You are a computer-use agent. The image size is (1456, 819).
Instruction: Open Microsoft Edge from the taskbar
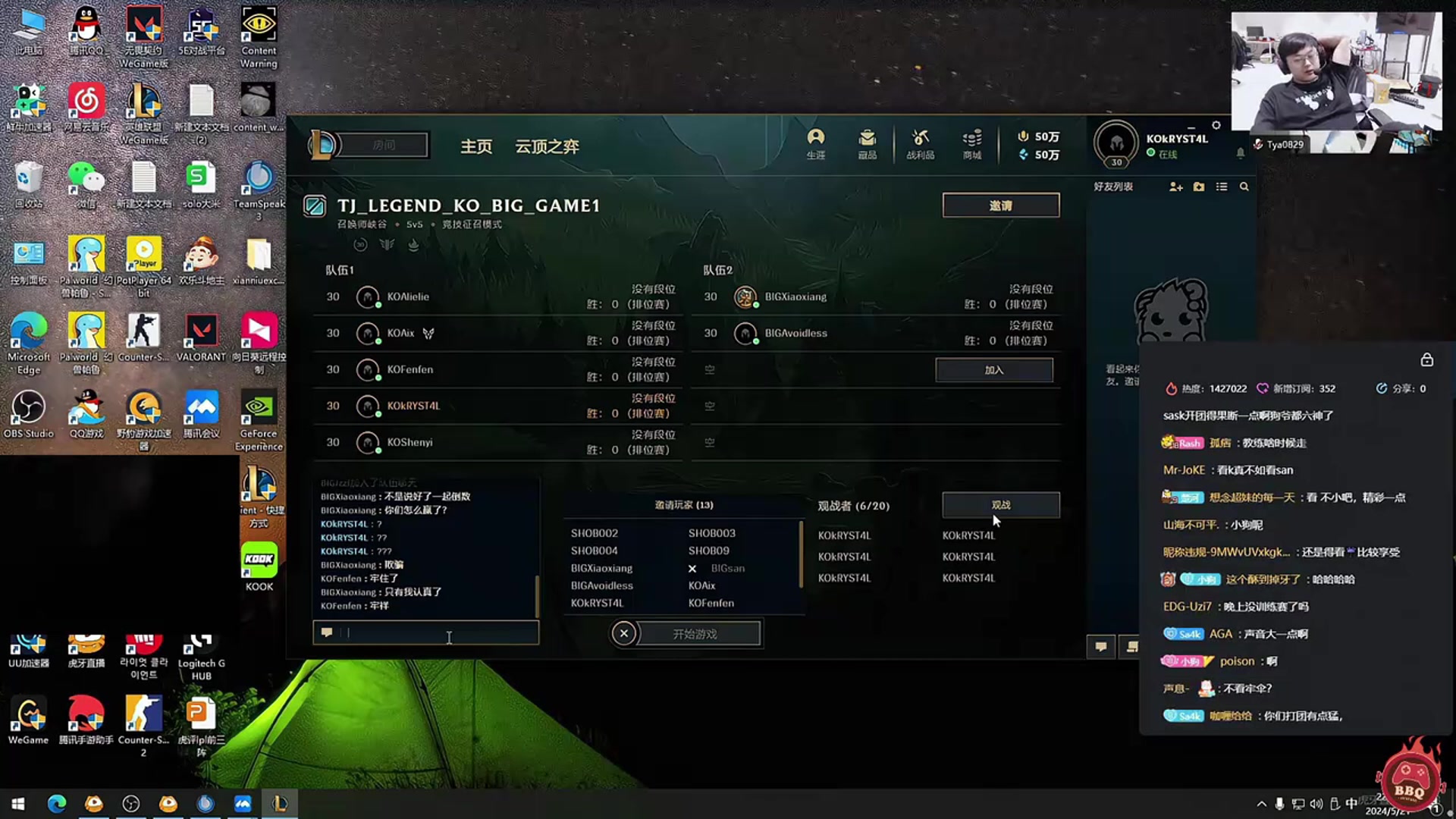point(57,804)
